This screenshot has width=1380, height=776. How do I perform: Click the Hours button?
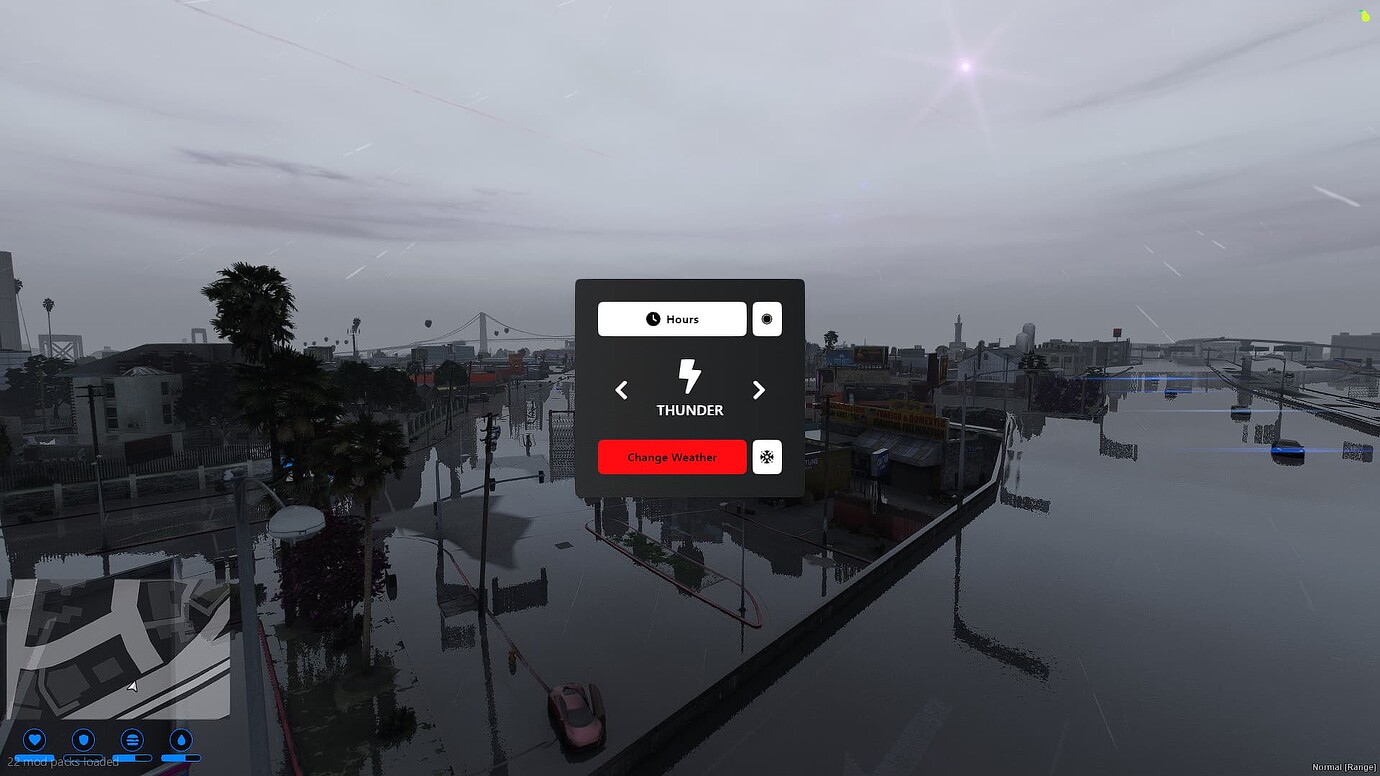[x=671, y=319]
